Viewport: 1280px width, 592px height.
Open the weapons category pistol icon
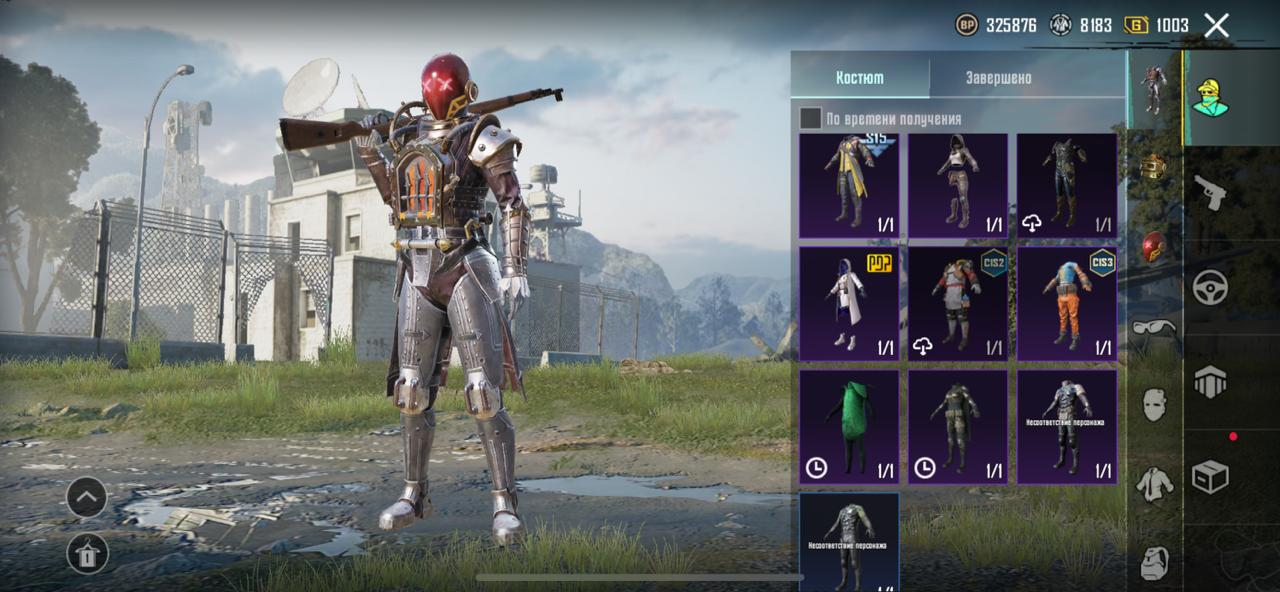click(1210, 192)
